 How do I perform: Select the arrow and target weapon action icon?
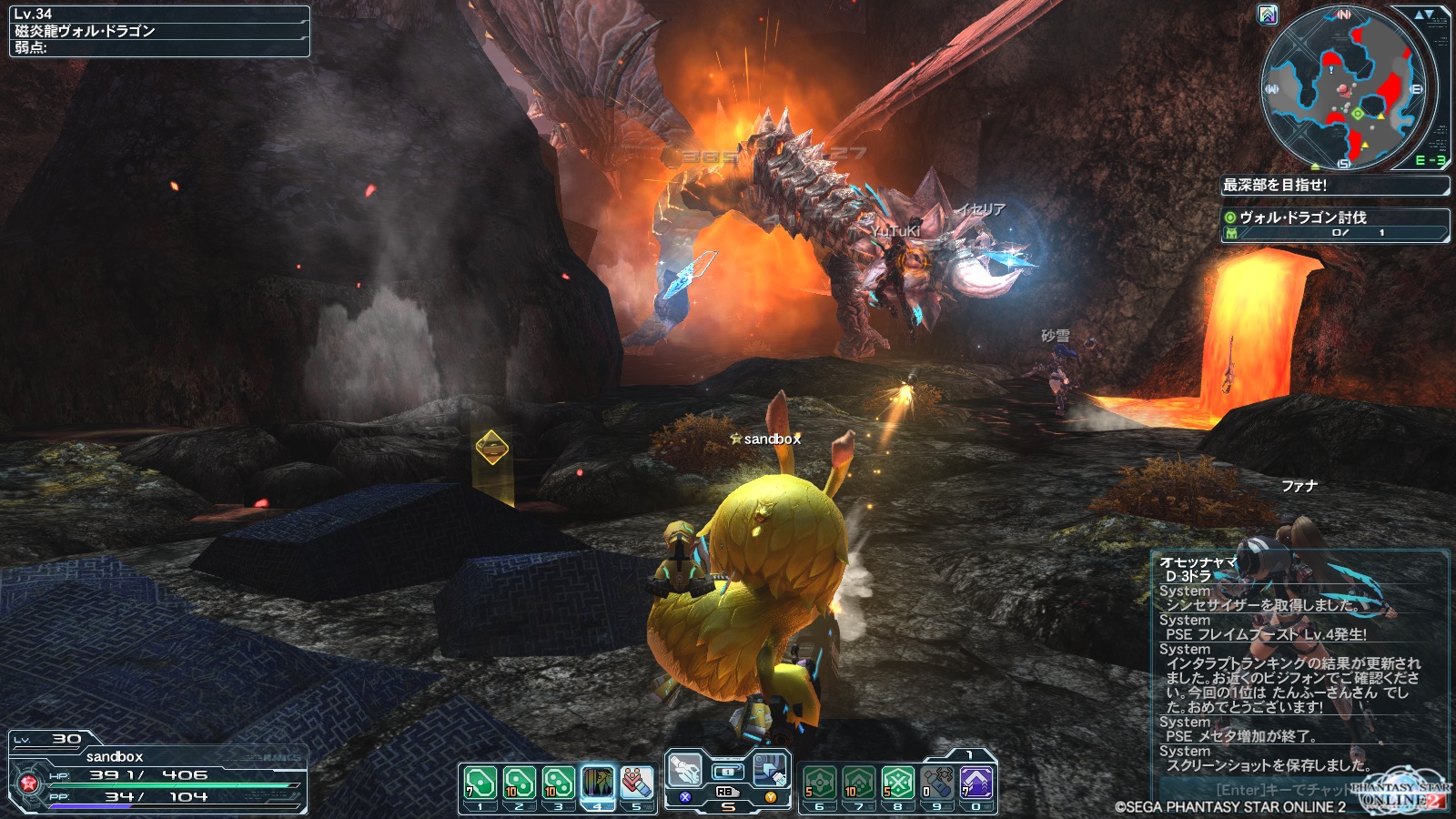(771, 771)
